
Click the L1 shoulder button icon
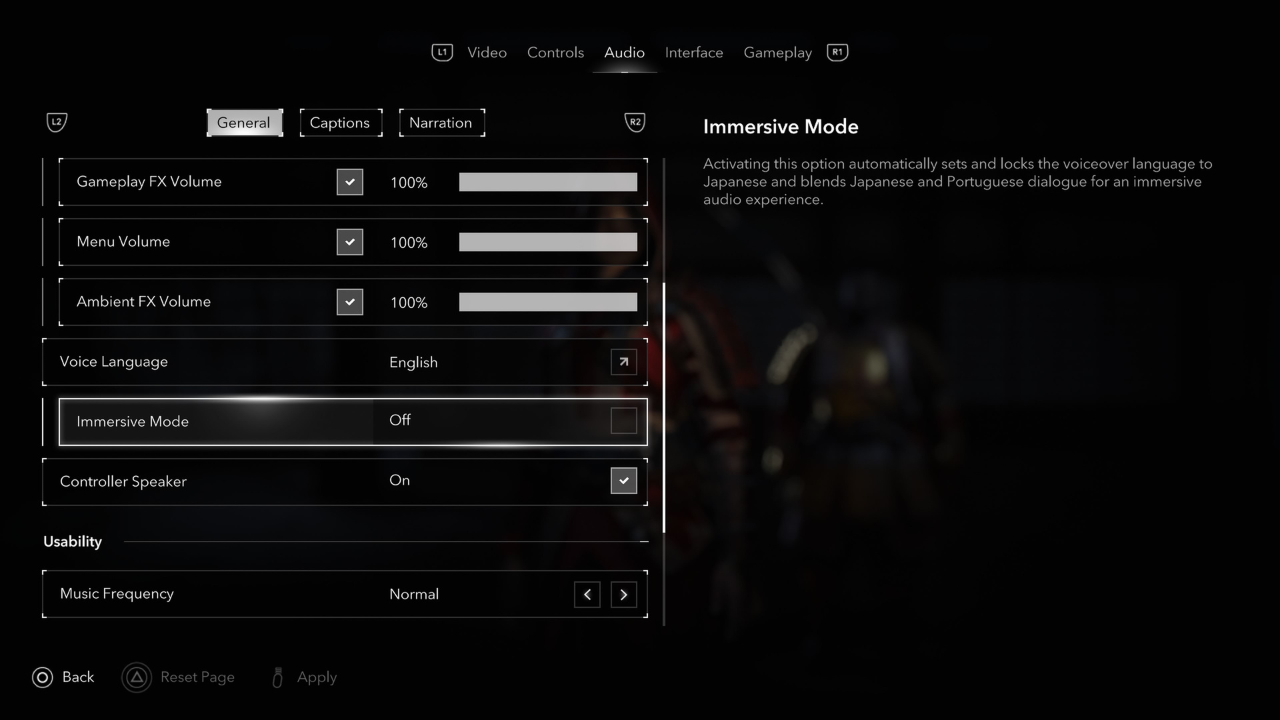(442, 52)
